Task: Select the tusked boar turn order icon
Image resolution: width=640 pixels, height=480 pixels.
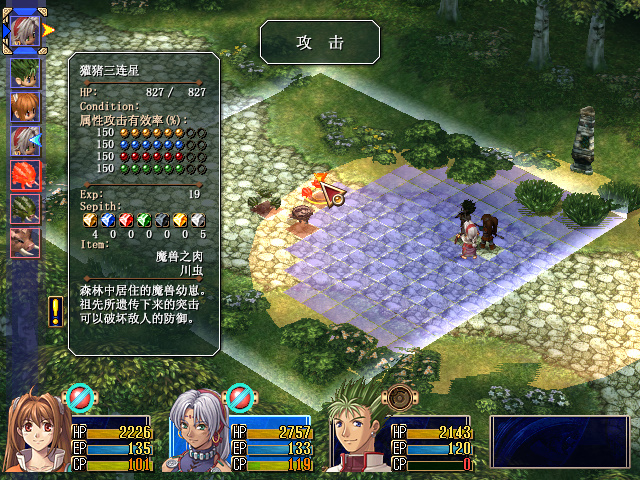Action: click(x=25, y=243)
